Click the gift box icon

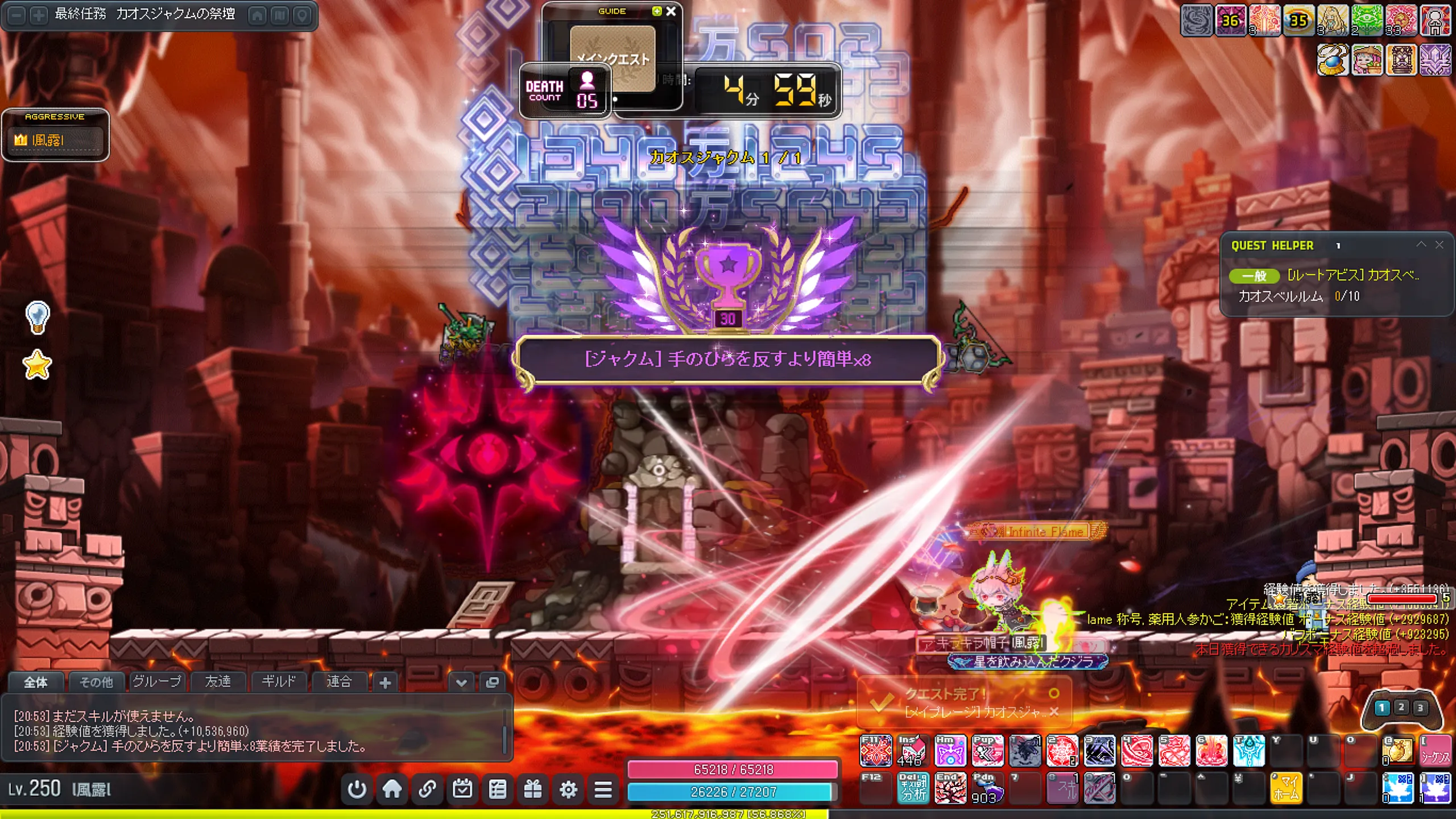tap(533, 789)
